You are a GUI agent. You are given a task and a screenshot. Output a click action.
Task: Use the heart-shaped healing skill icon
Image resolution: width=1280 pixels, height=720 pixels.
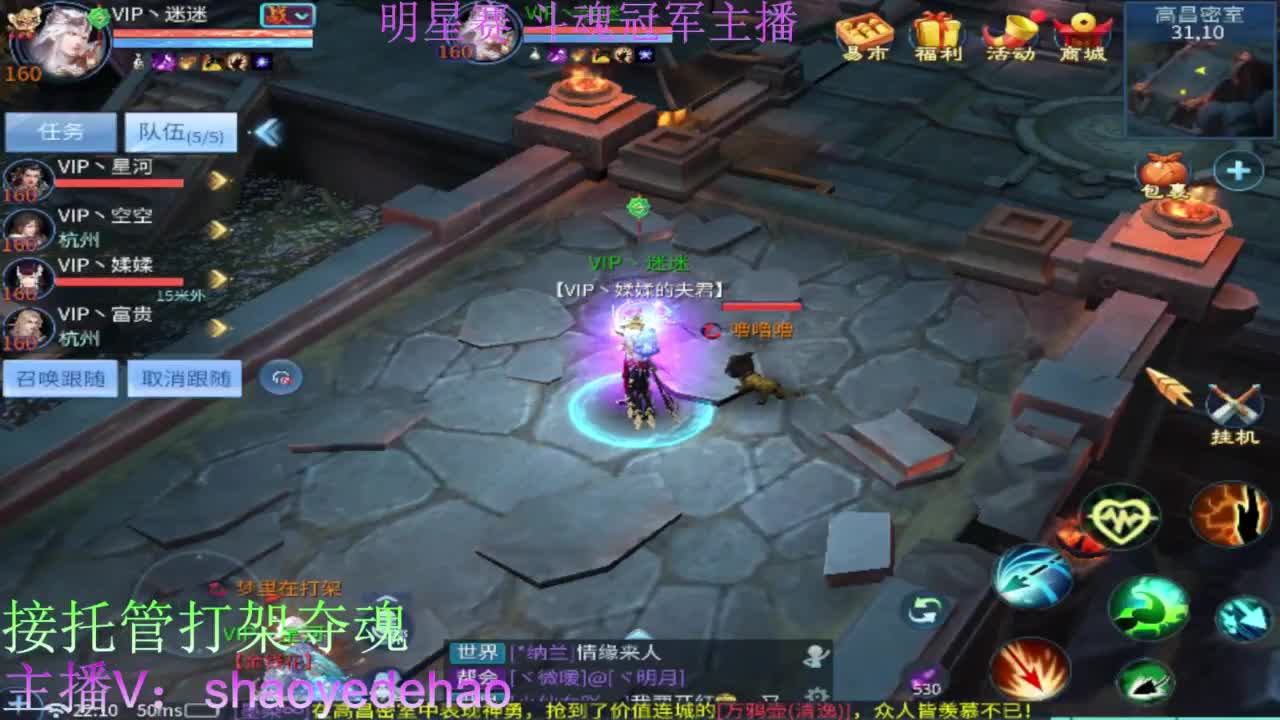[1122, 517]
